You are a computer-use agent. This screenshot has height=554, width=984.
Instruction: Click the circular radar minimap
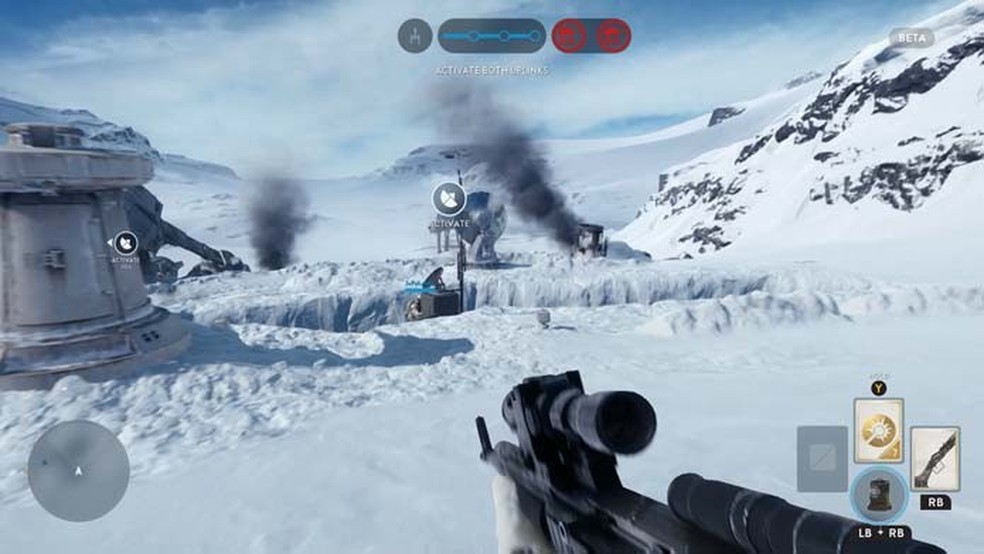tap(78, 470)
